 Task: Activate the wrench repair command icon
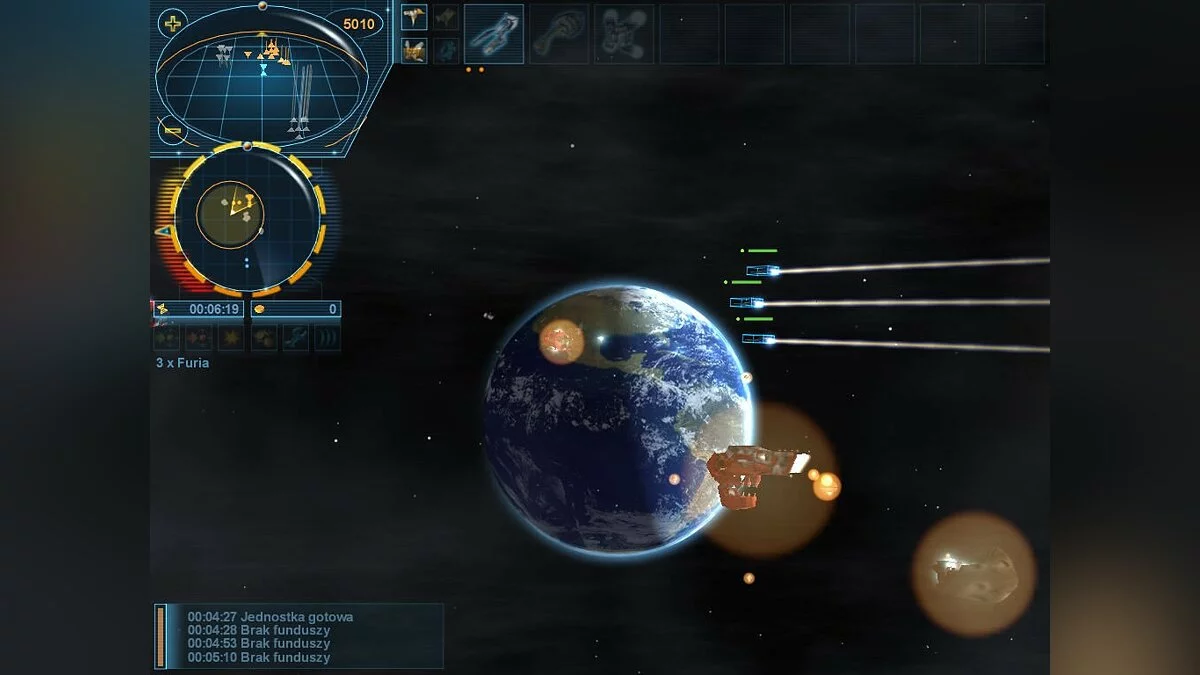[x=295, y=338]
